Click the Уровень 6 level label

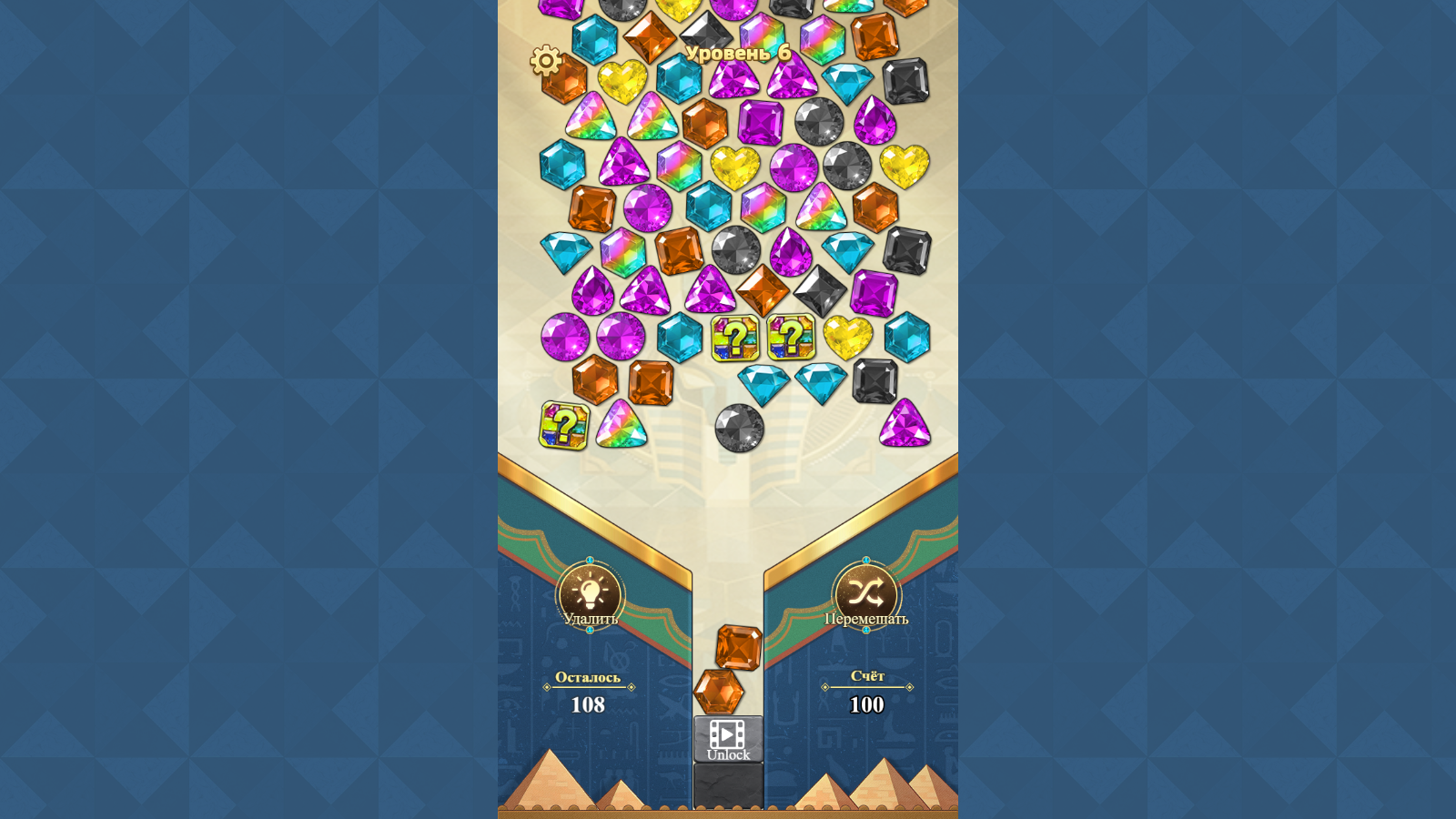(x=740, y=53)
